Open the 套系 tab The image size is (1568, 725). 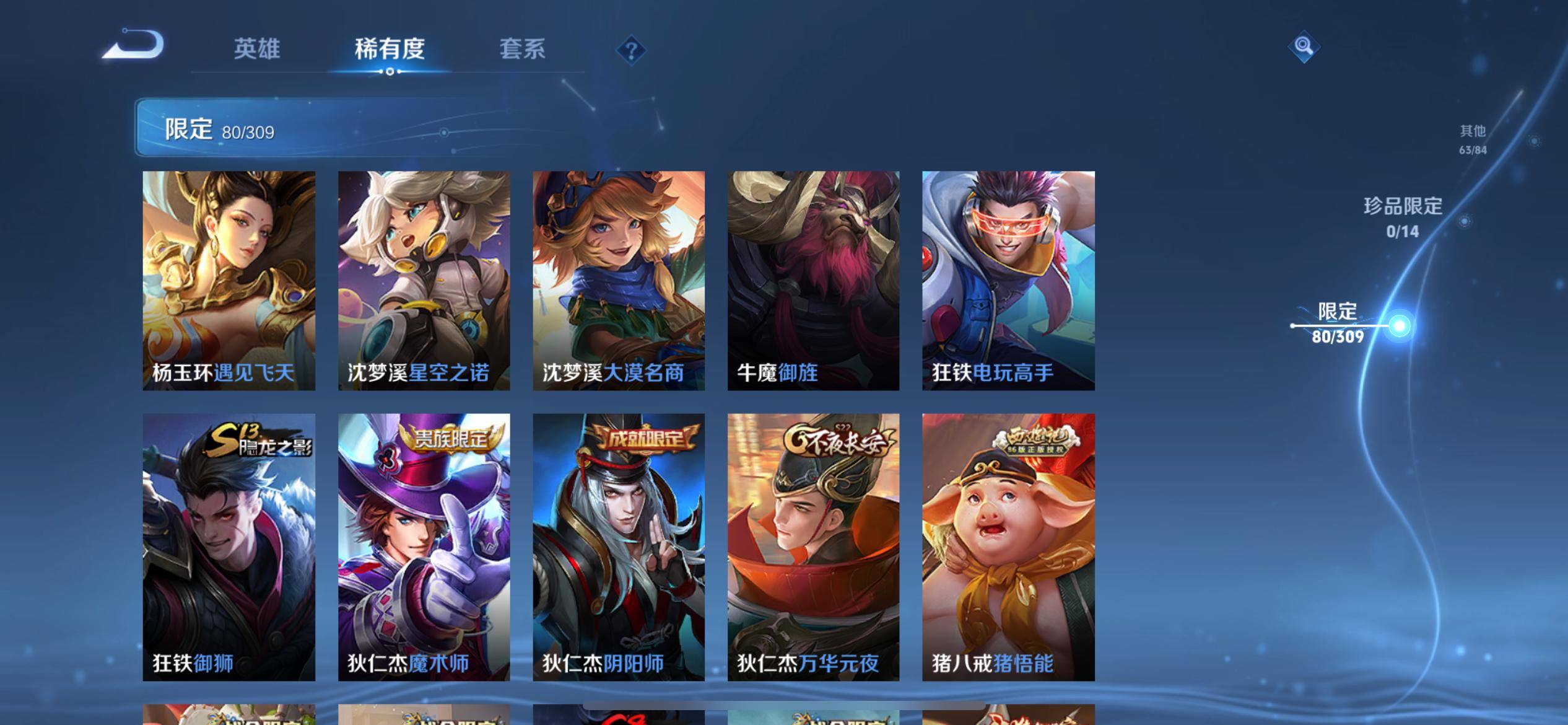click(522, 49)
